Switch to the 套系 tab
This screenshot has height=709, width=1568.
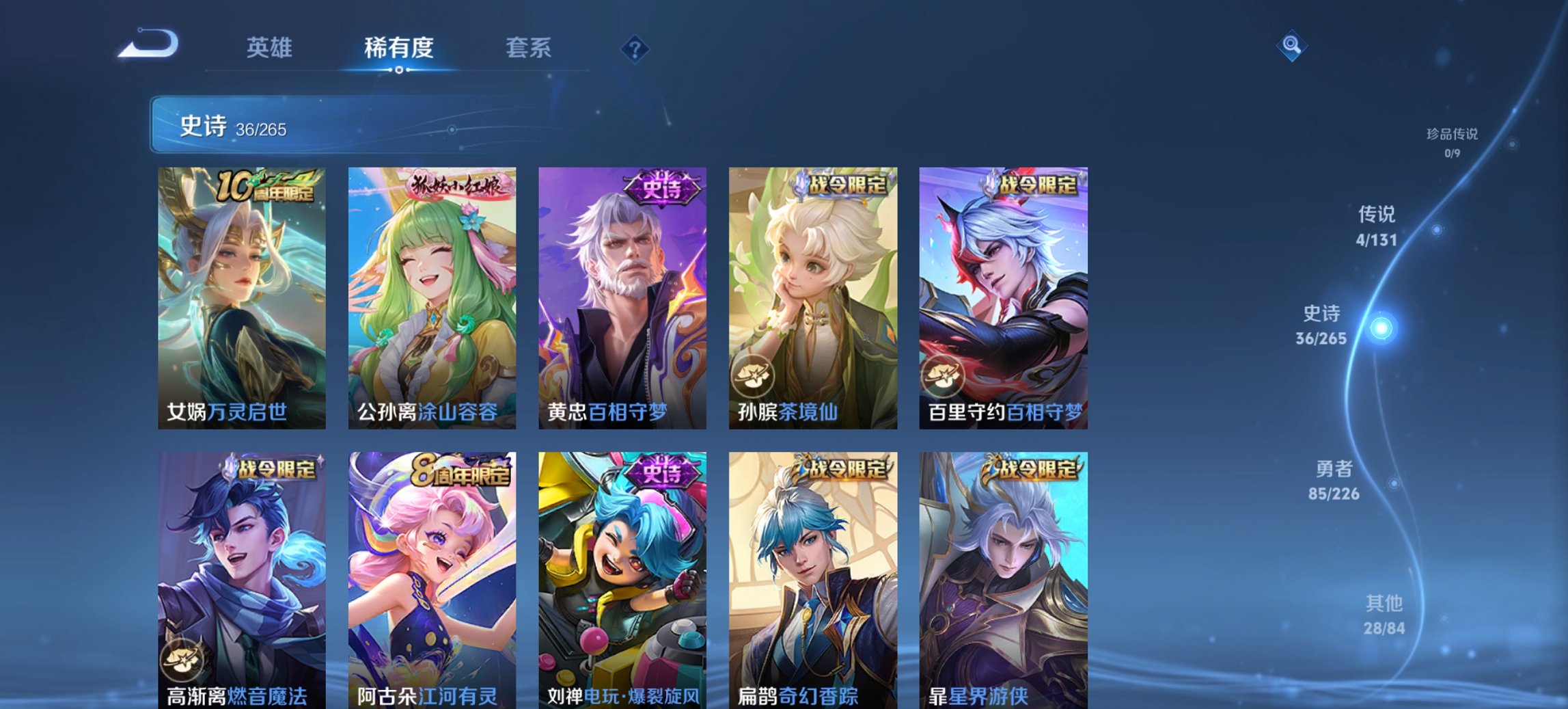[529, 48]
